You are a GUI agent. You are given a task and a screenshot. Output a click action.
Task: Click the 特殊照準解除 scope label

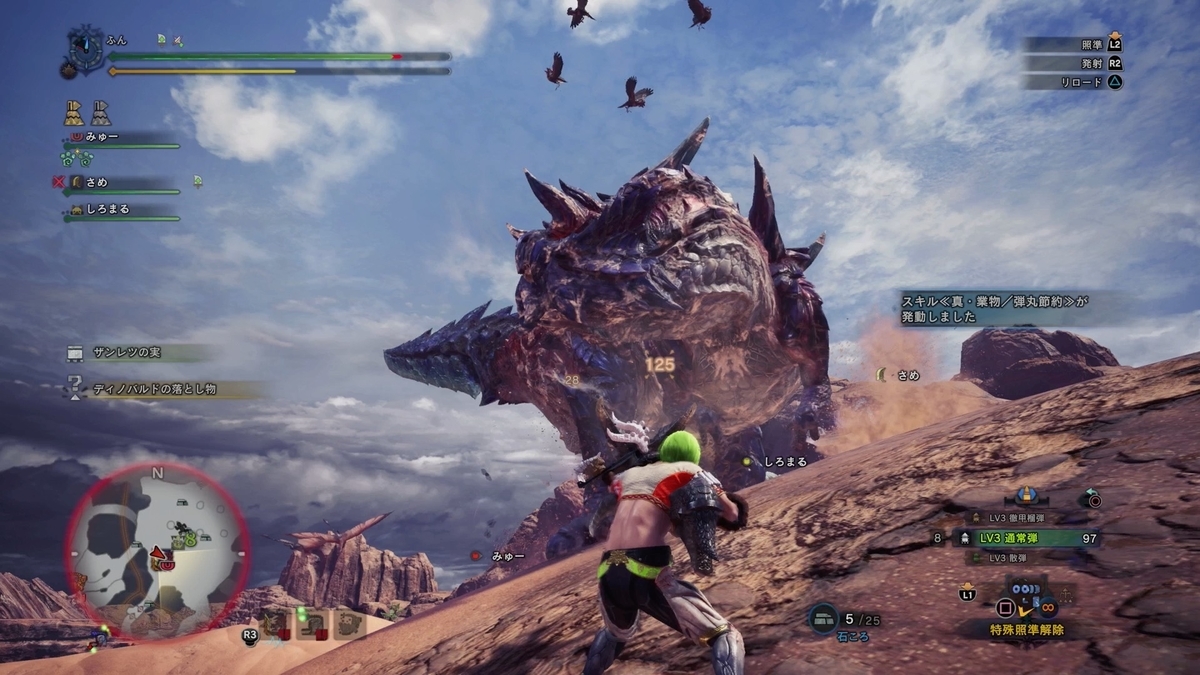(1028, 630)
